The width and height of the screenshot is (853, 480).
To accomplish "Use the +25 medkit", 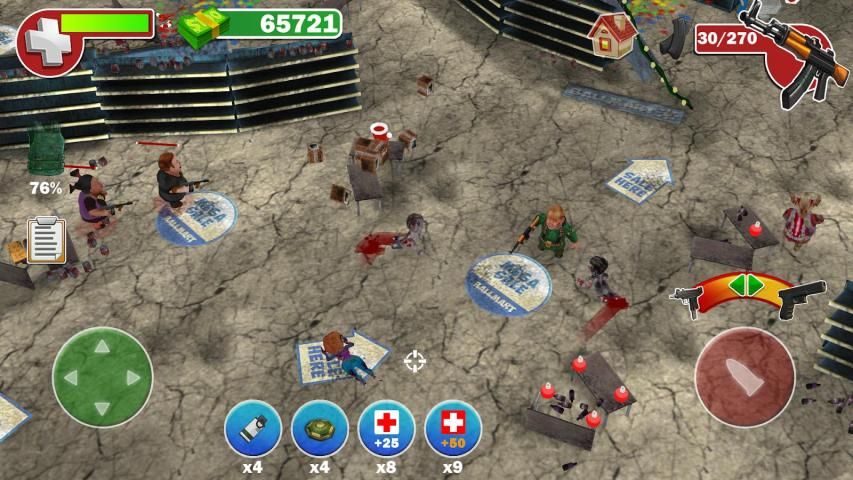I will [386, 428].
